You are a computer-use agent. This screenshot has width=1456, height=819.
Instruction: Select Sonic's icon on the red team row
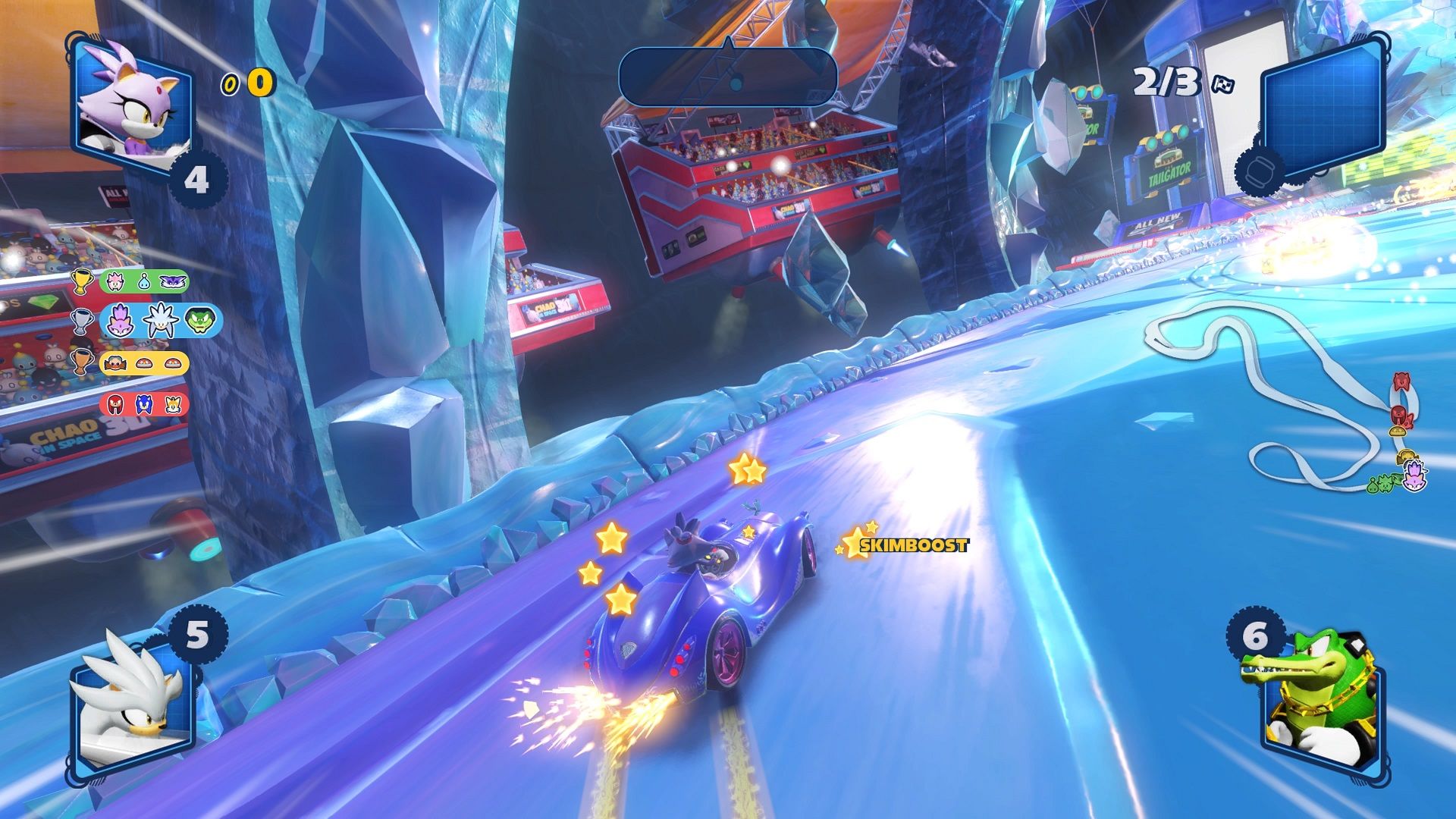pos(144,405)
